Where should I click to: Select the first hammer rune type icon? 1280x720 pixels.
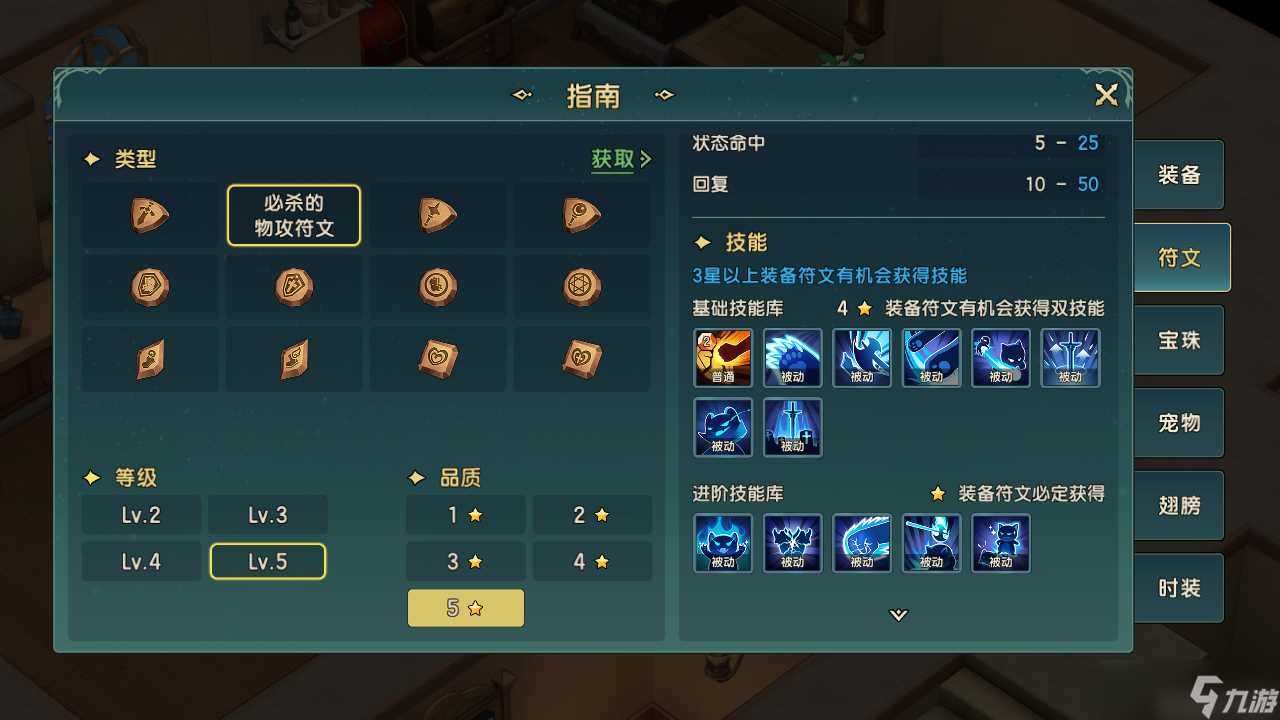point(149,215)
